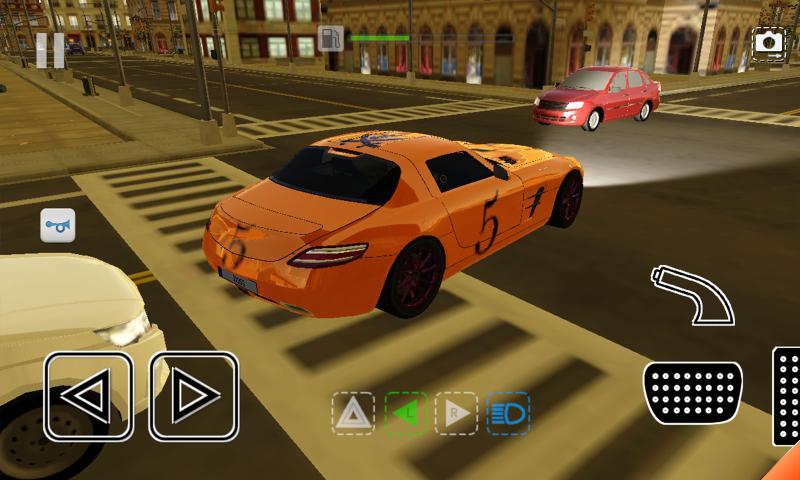Pause the game with the pause button
The width and height of the screenshot is (800, 480).
(x=50, y=50)
